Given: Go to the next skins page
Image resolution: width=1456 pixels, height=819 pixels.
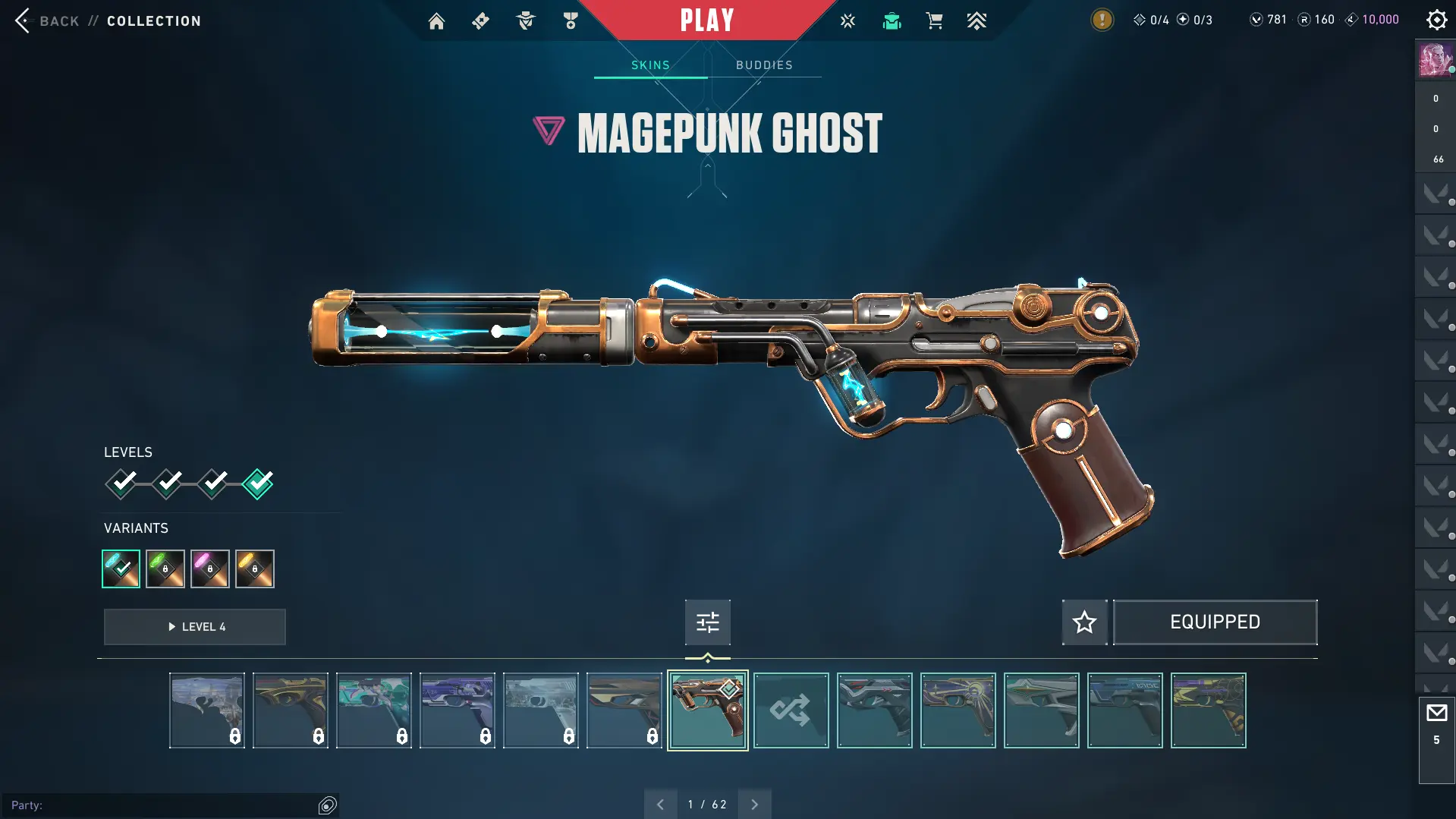Looking at the screenshot, I should tap(754, 805).
